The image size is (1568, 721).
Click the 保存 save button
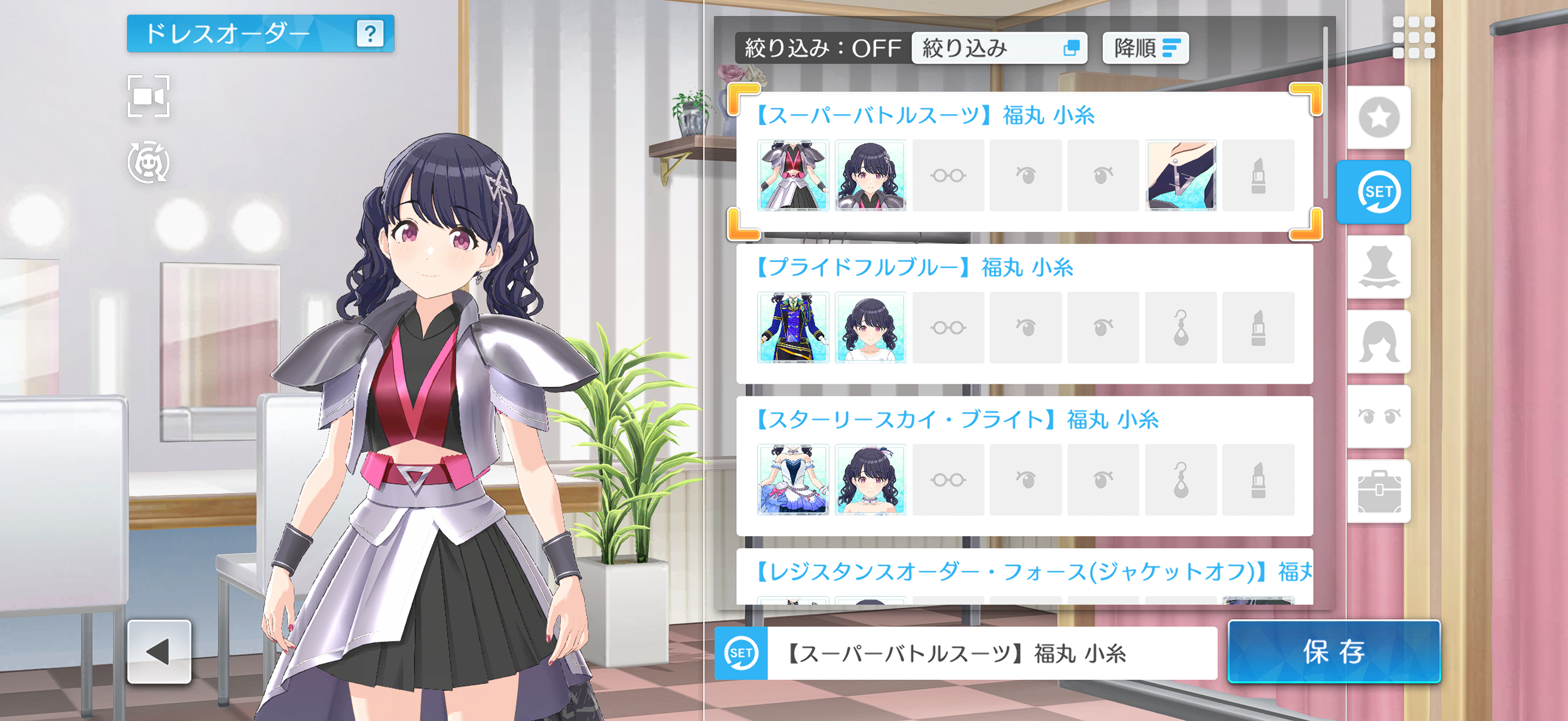[x=1333, y=652]
